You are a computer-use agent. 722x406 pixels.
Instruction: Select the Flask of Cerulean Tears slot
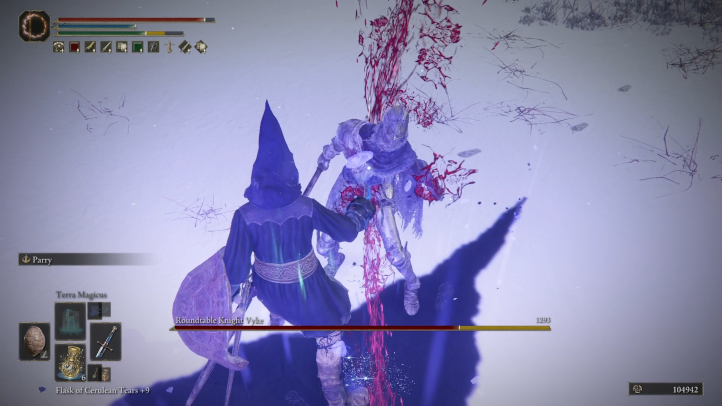(x=70, y=360)
